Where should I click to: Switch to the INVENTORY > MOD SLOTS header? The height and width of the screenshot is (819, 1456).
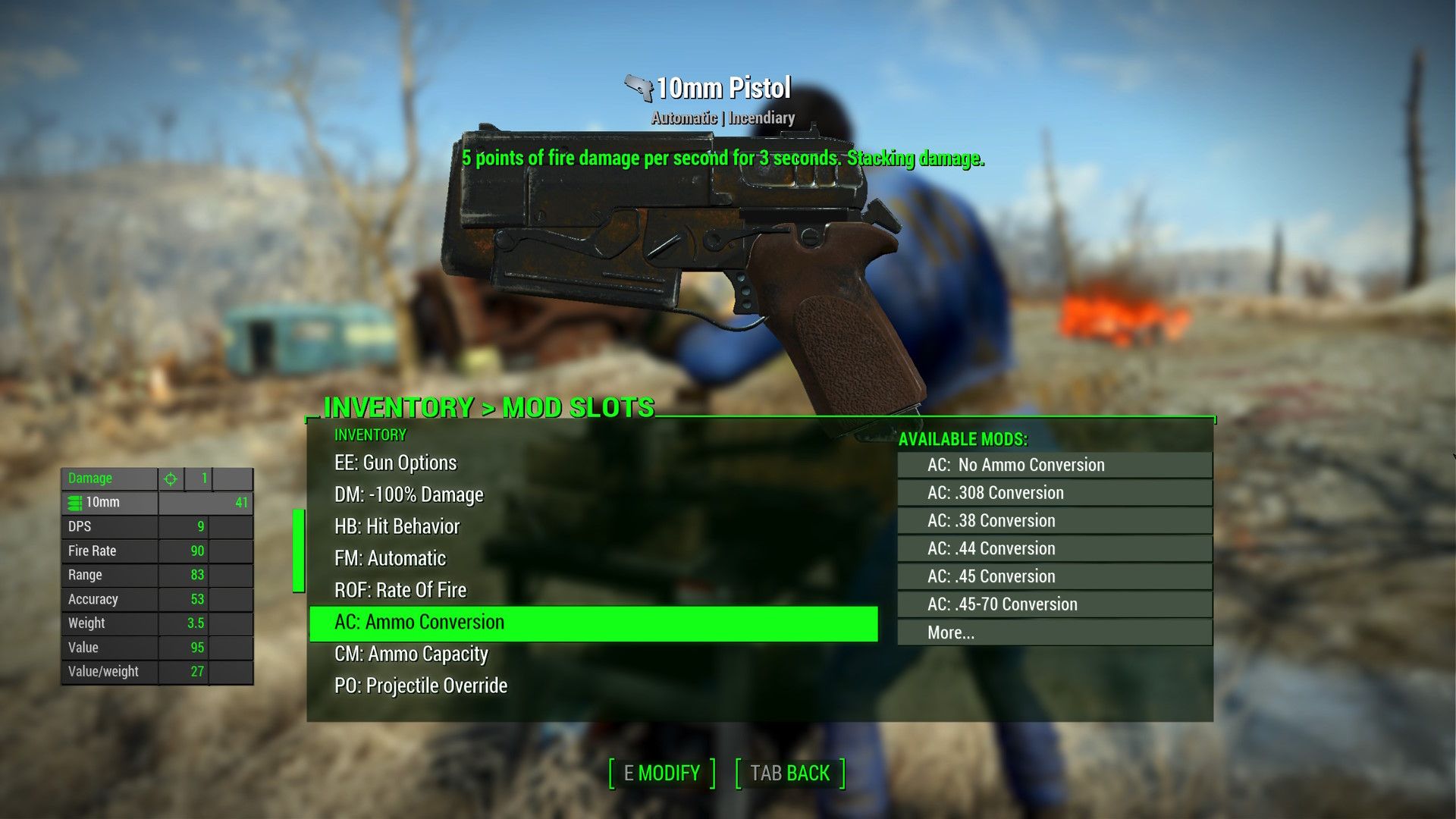[x=488, y=408]
